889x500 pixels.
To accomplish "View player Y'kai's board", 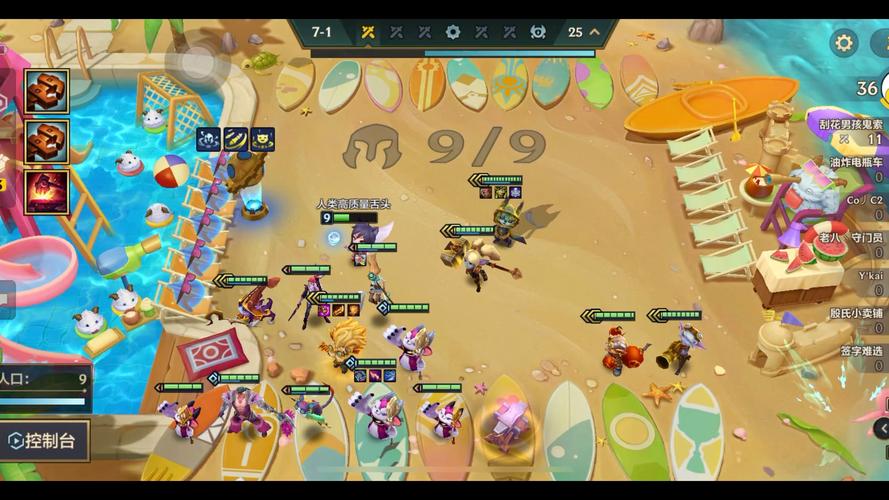I will pyautogui.click(x=869, y=276).
